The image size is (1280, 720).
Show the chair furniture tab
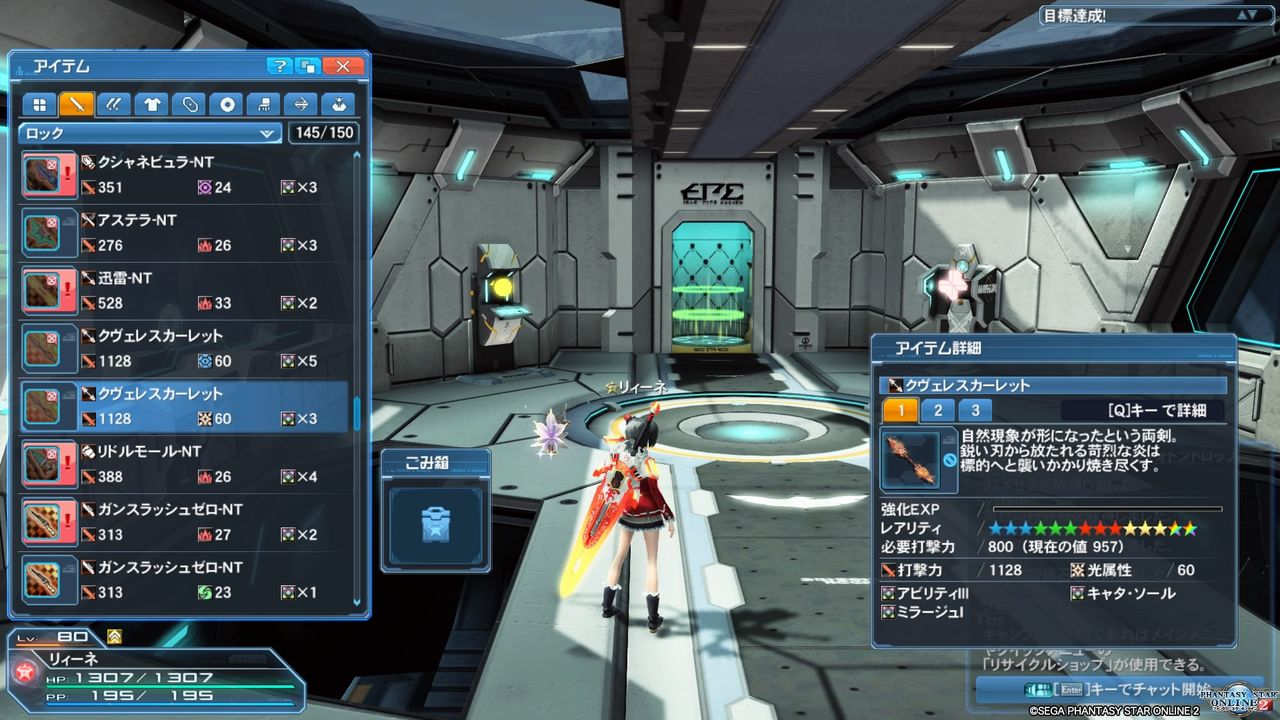click(x=263, y=104)
